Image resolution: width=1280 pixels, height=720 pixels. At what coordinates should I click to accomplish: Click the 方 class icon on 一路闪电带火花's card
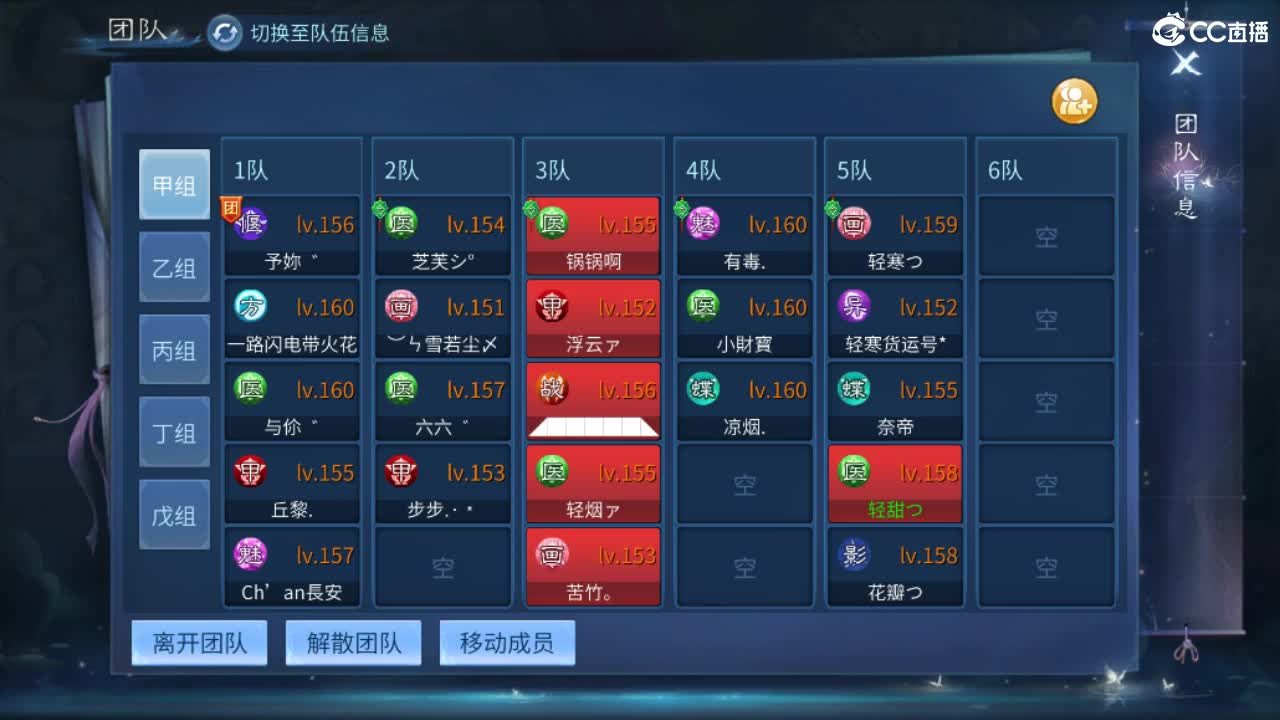[x=250, y=306]
